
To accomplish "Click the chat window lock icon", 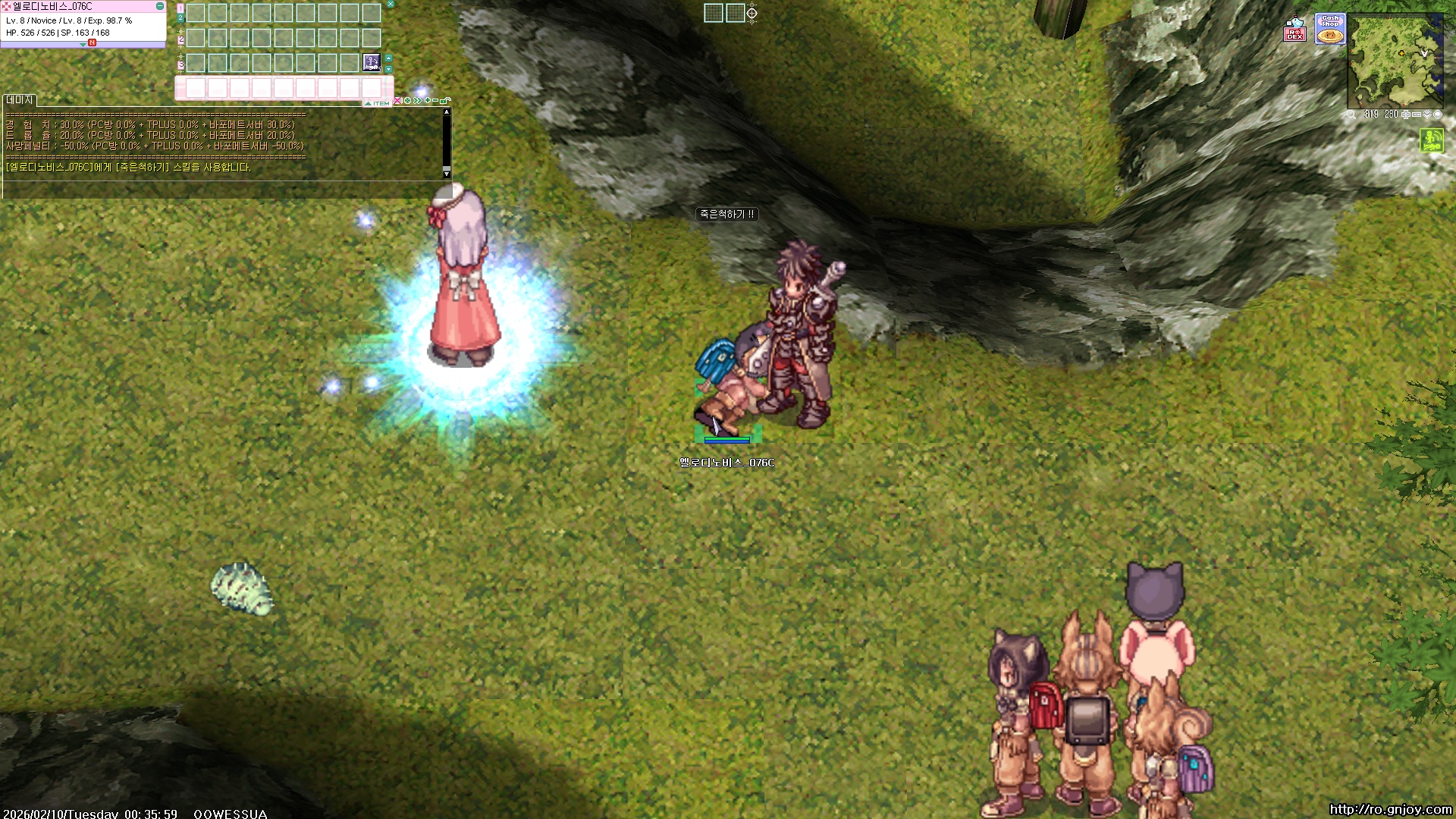I will (446, 100).
